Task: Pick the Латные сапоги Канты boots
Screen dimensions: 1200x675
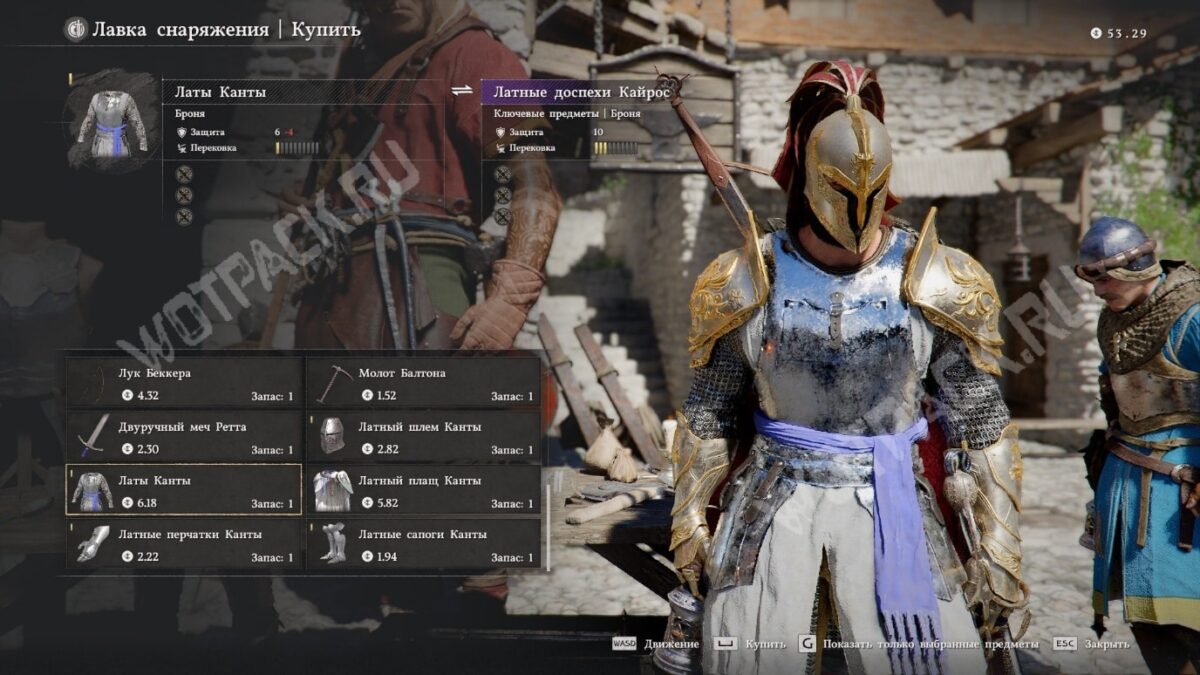Action: click(x=424, y=544)
